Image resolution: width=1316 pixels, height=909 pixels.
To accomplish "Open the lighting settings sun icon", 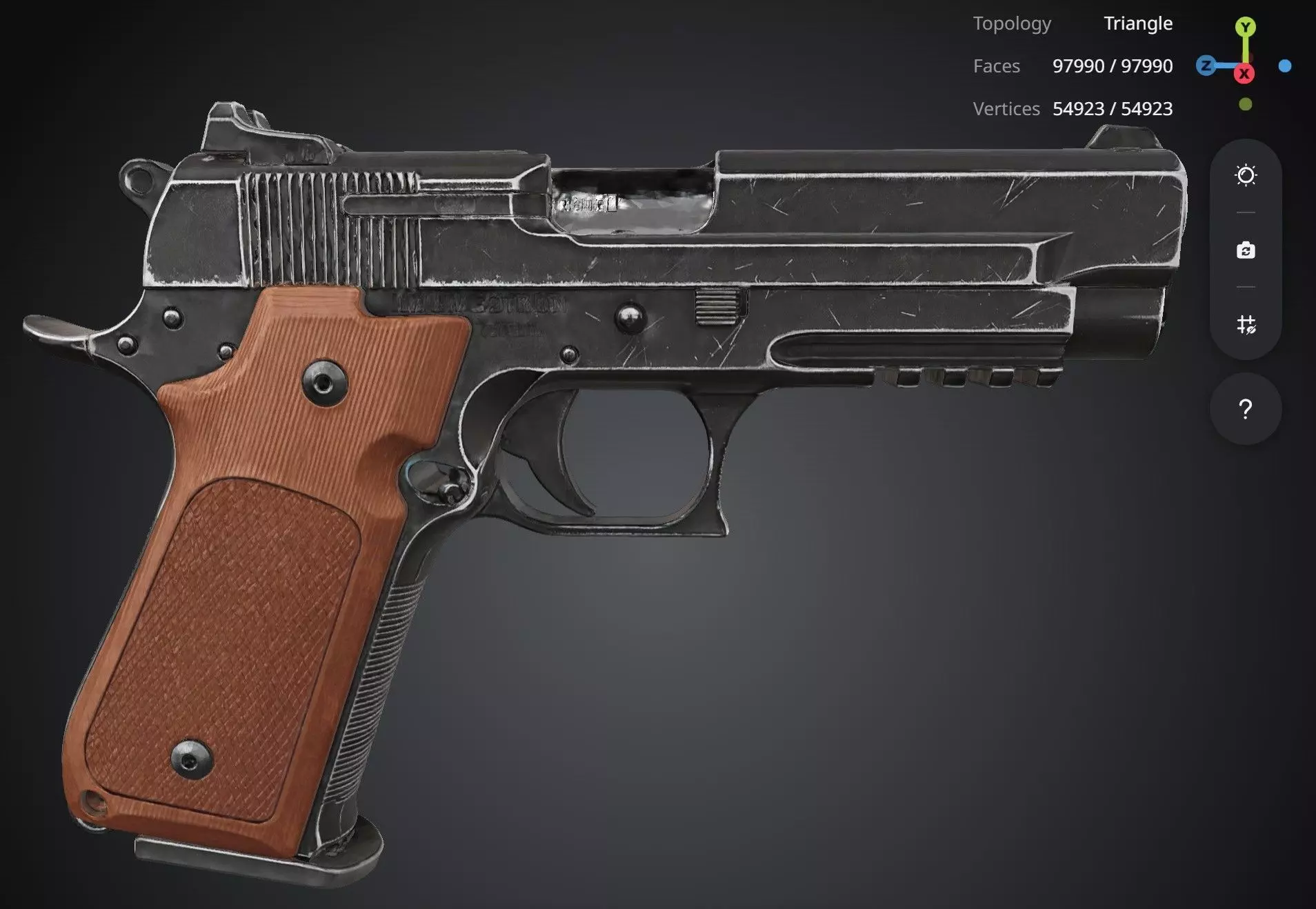I will (1246, 175).
